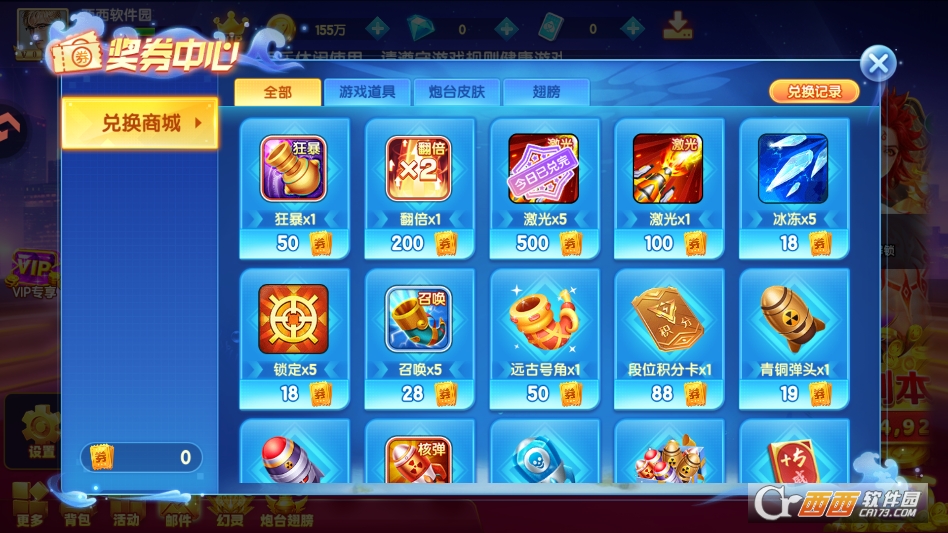Select the 召唤x5 summon item

pos(419,338)
